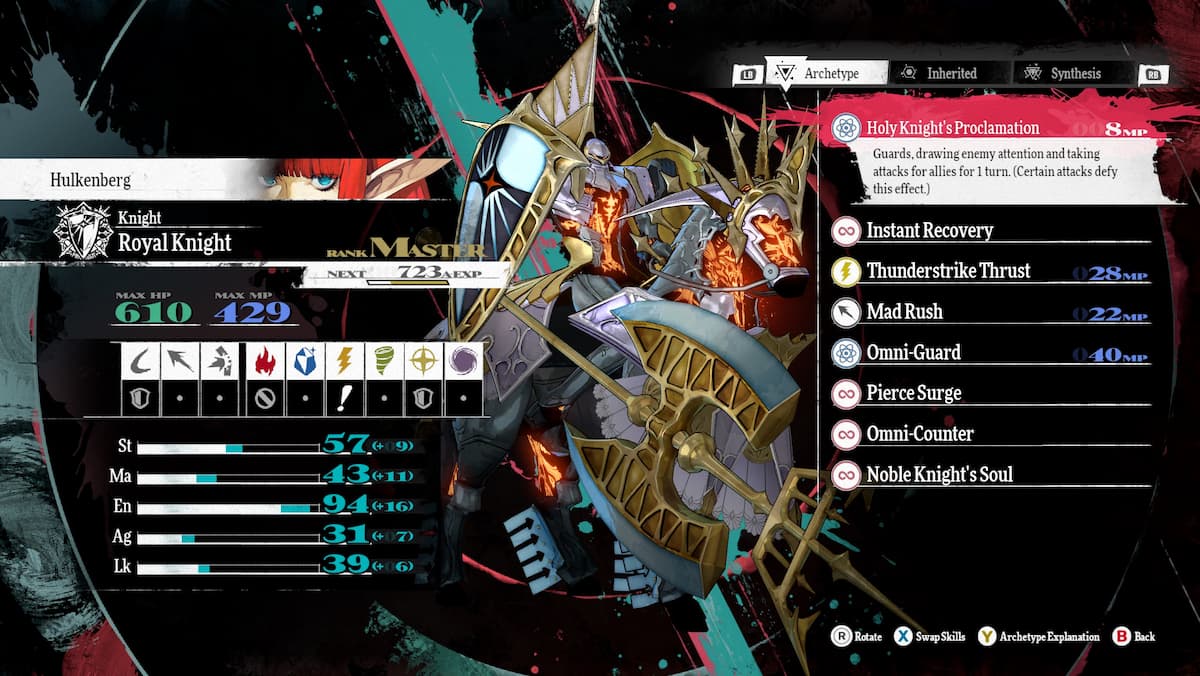
Task: Pick the Noble Knight's Soul skill
Action: point(939,475)
